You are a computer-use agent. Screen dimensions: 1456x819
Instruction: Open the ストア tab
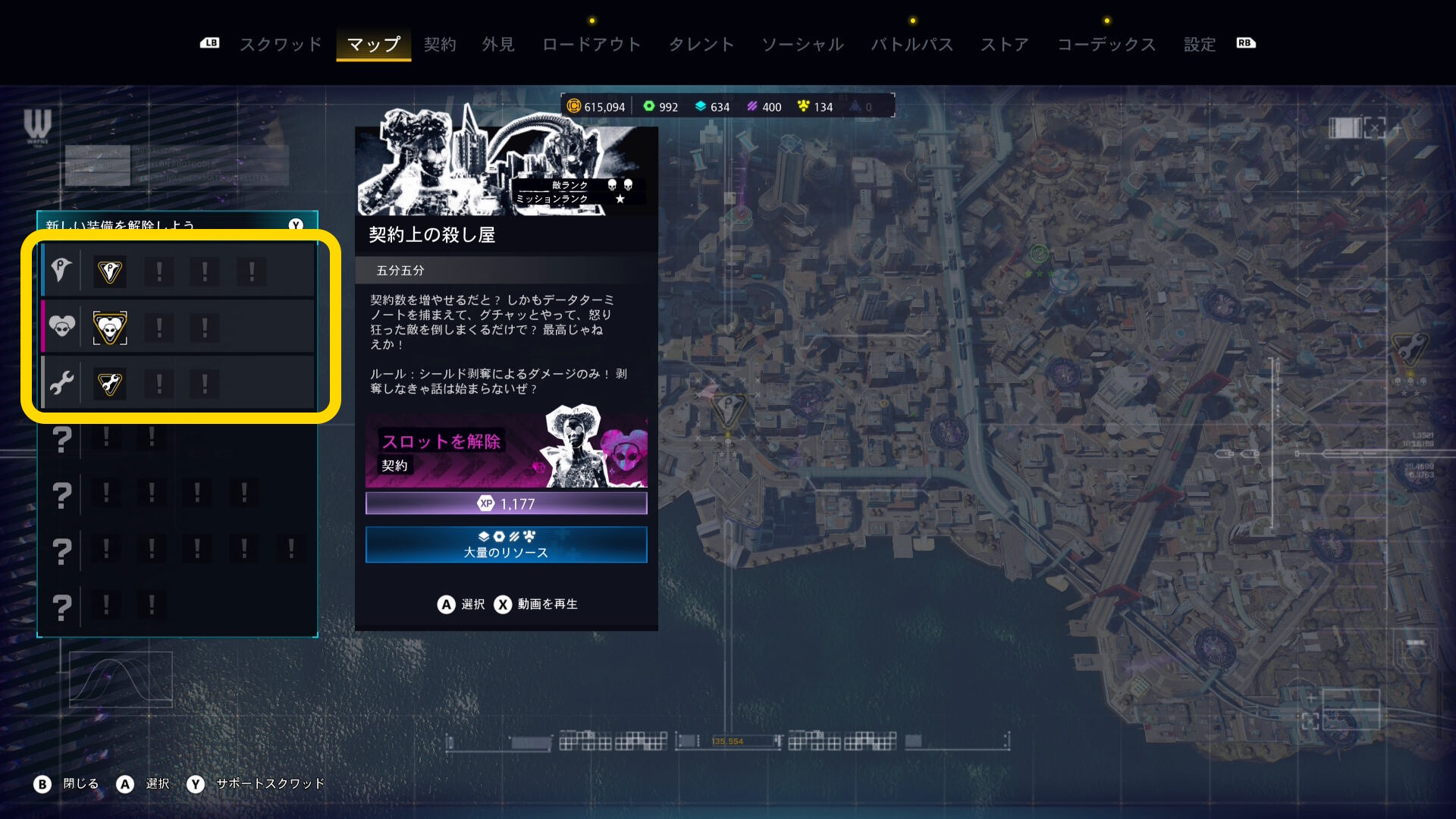(x=1005, y=44)
